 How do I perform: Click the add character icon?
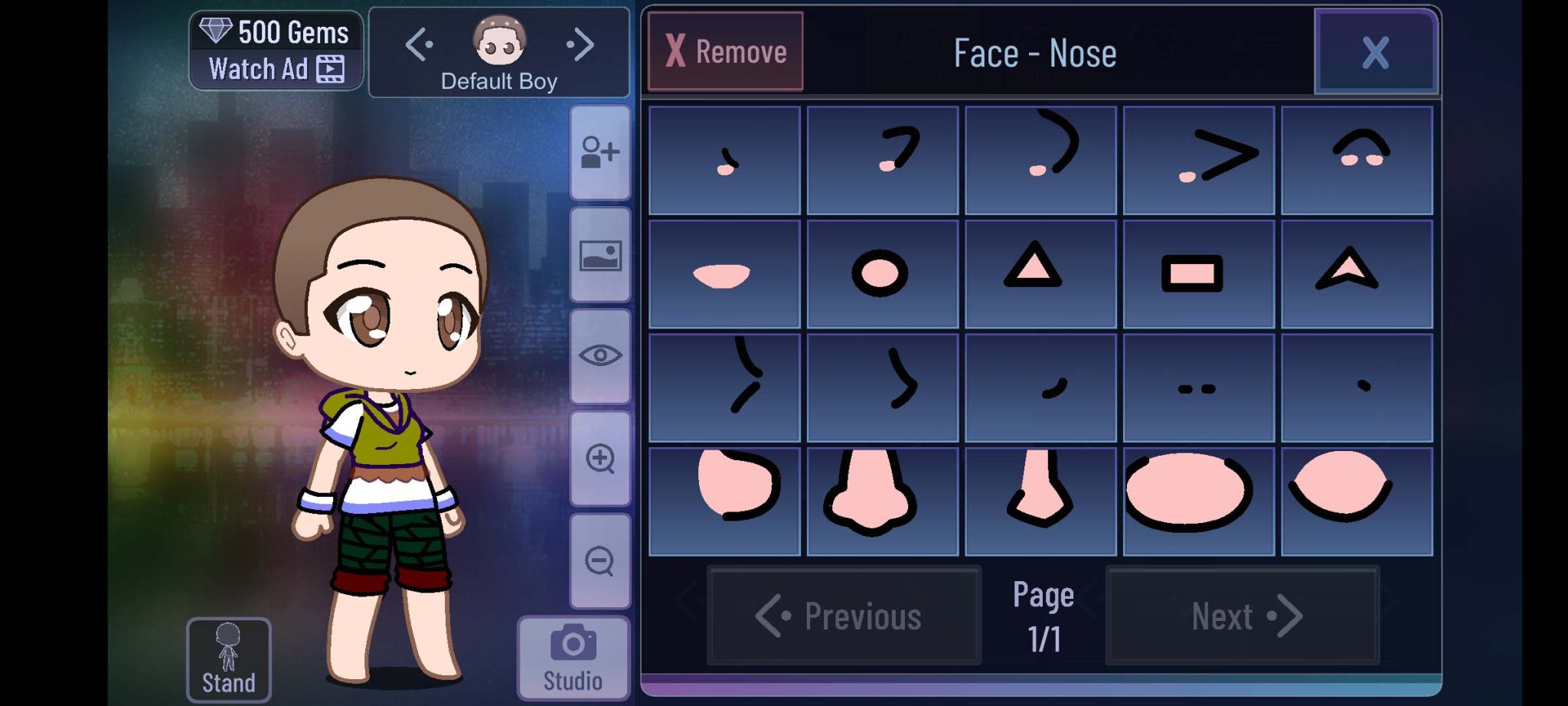[x=599, y=152]
